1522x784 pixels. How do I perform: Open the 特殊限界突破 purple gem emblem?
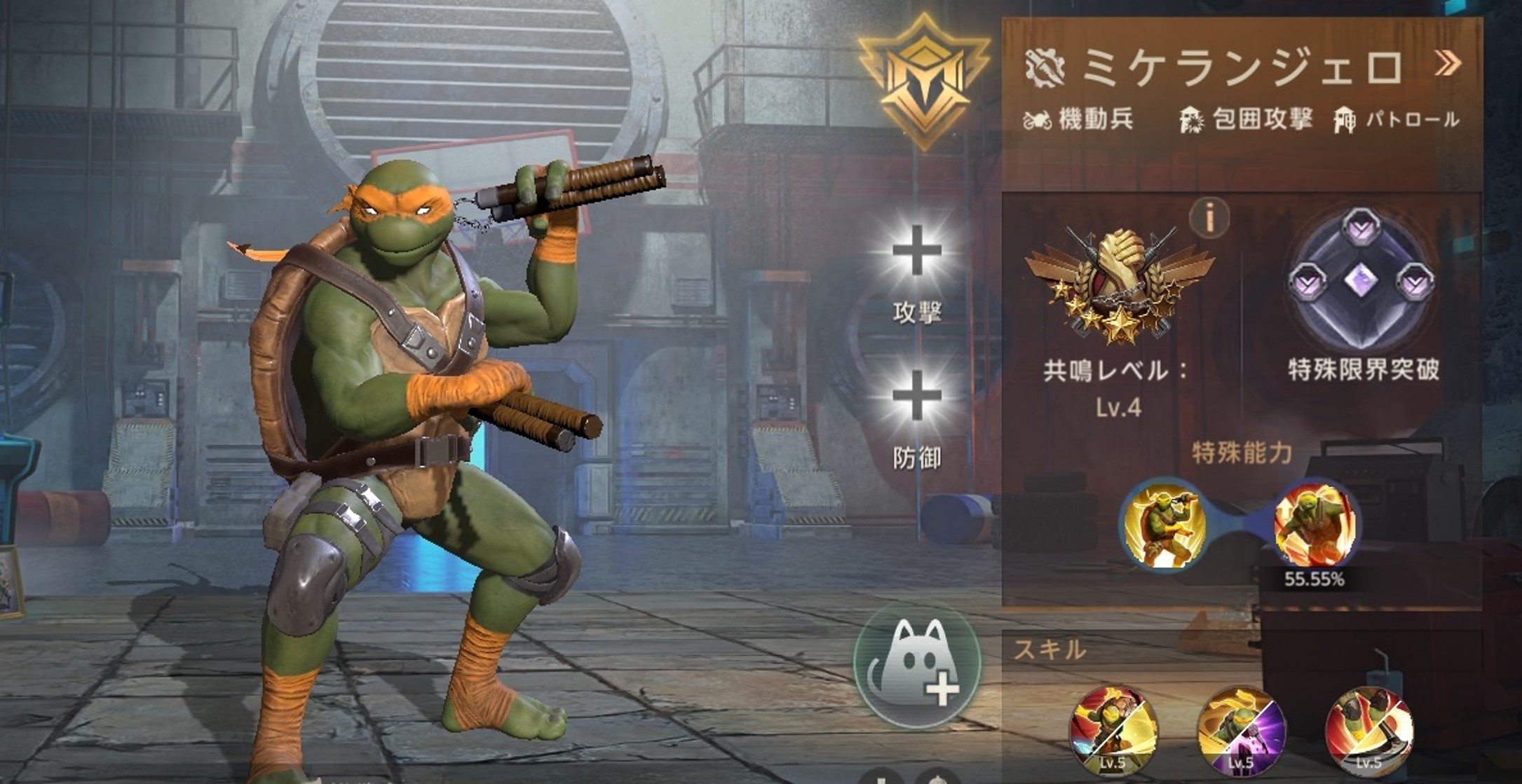(x=1361, y=282)
